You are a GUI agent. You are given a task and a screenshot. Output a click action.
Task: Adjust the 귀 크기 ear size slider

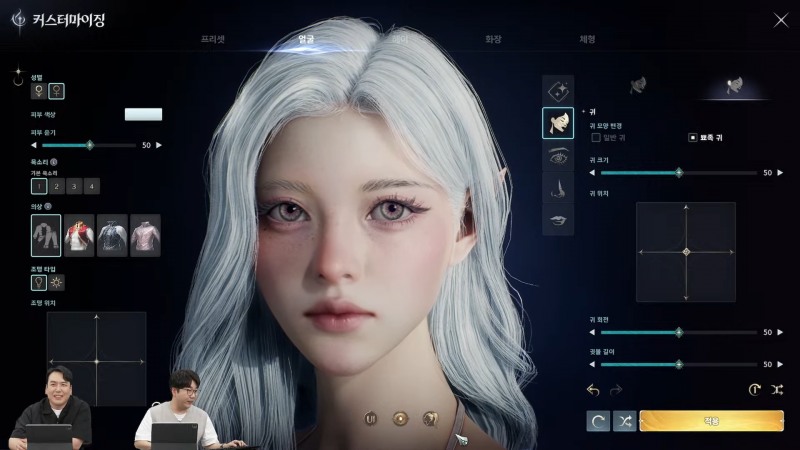679,172
